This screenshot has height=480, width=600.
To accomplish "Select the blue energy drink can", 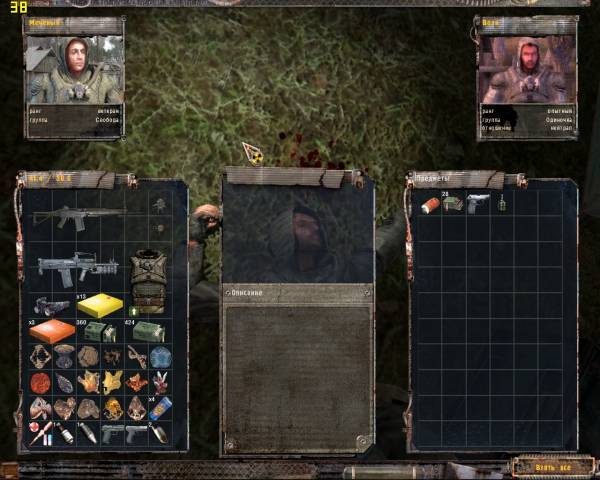I will pos(159,407).
